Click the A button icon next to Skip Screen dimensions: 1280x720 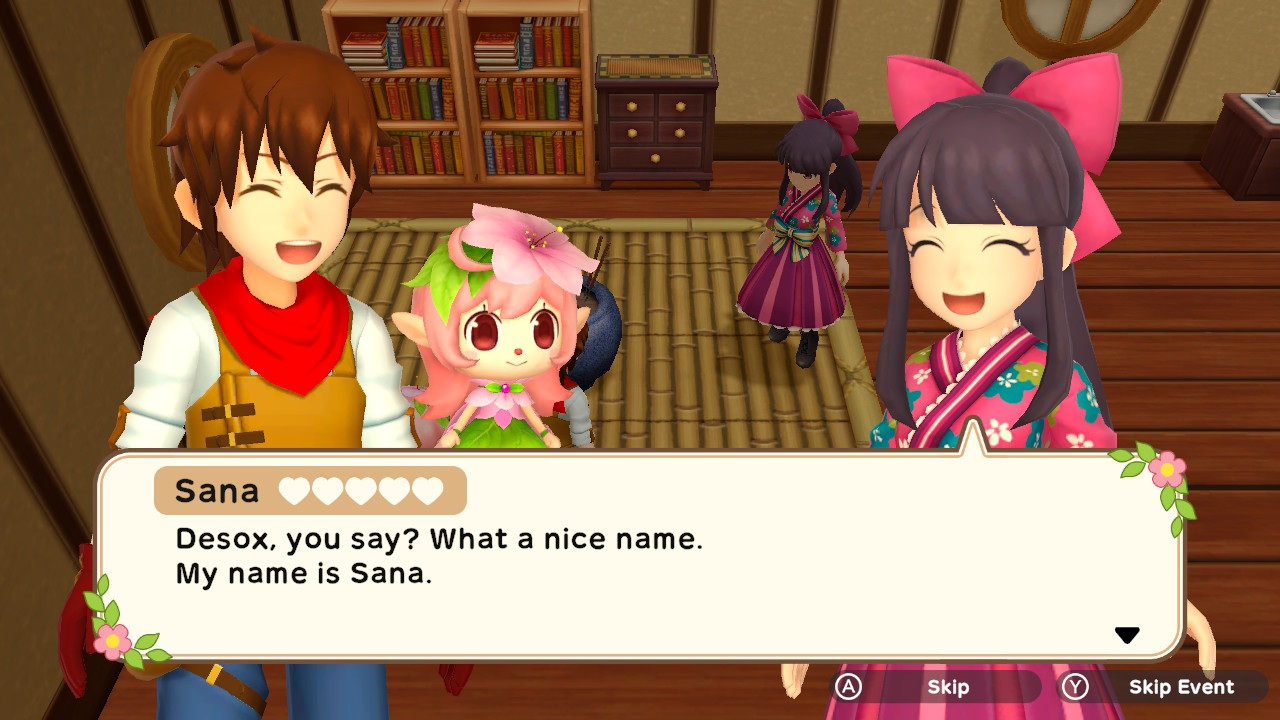pyautogui.click(x=846, y=688)
